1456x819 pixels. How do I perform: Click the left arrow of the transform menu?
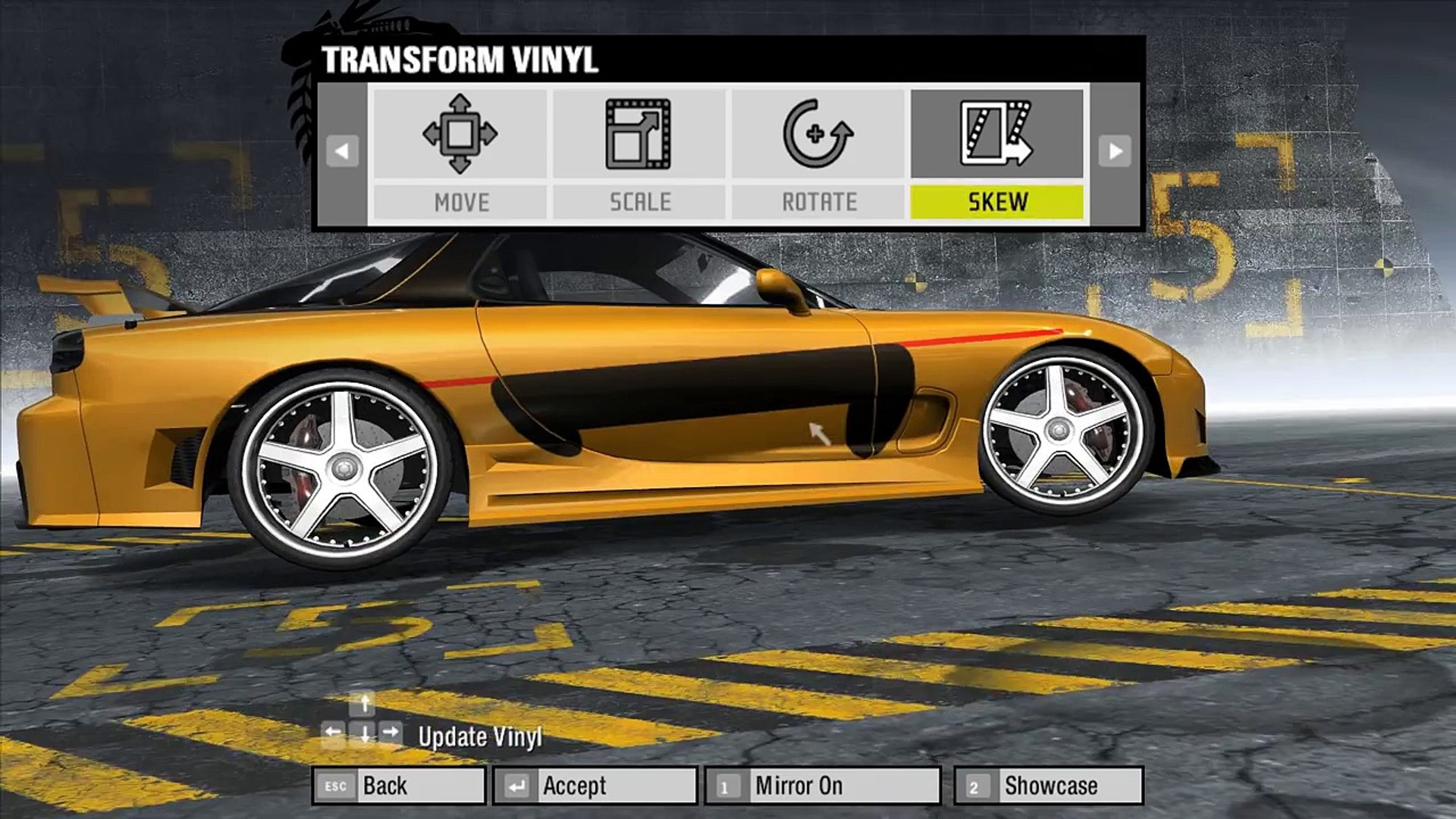[342, 152]
